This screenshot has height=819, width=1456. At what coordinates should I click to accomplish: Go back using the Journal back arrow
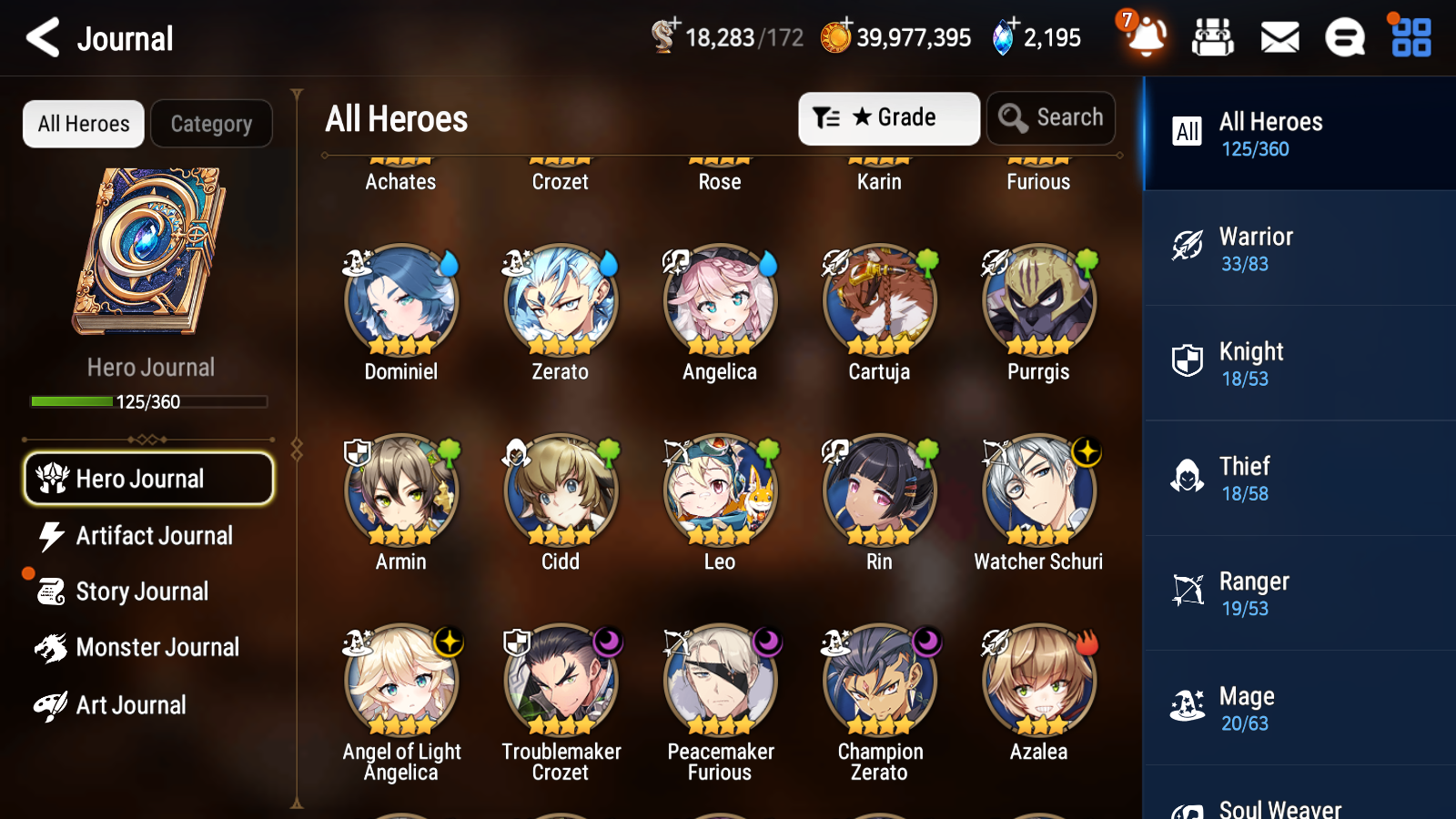pos(41,38)
